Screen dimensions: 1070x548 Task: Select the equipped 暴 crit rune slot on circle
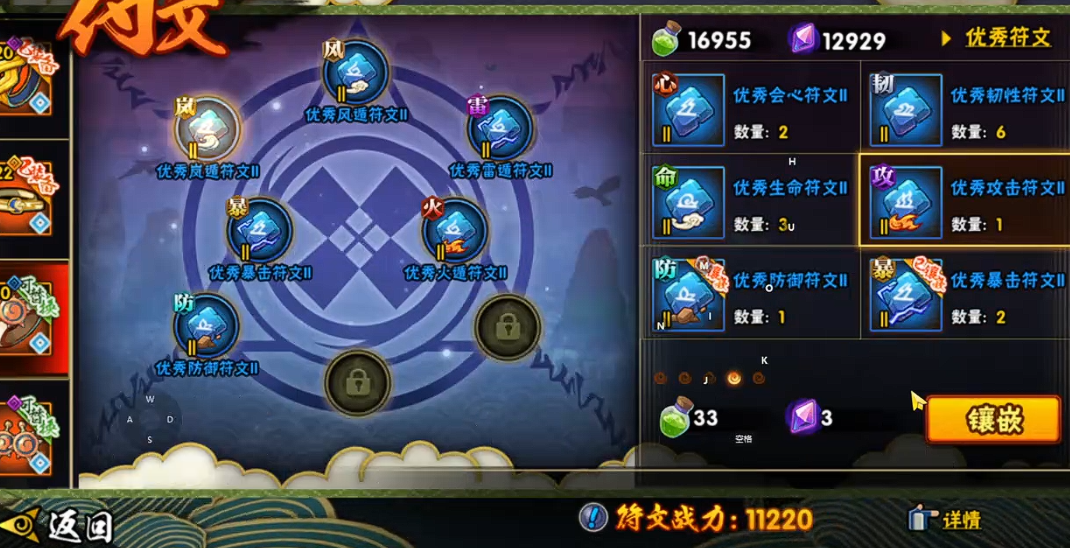260,231
